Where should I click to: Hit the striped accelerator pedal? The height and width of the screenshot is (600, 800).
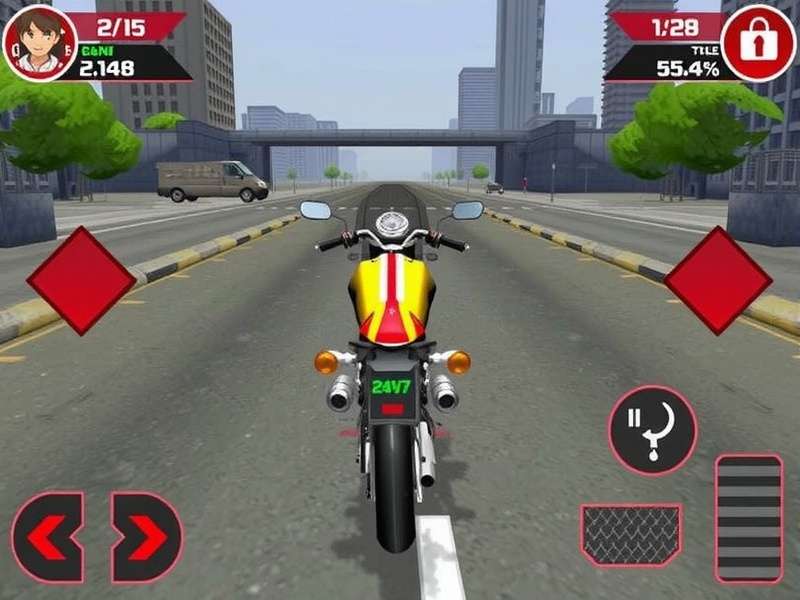pyautogui.click(x=749, y=518)
